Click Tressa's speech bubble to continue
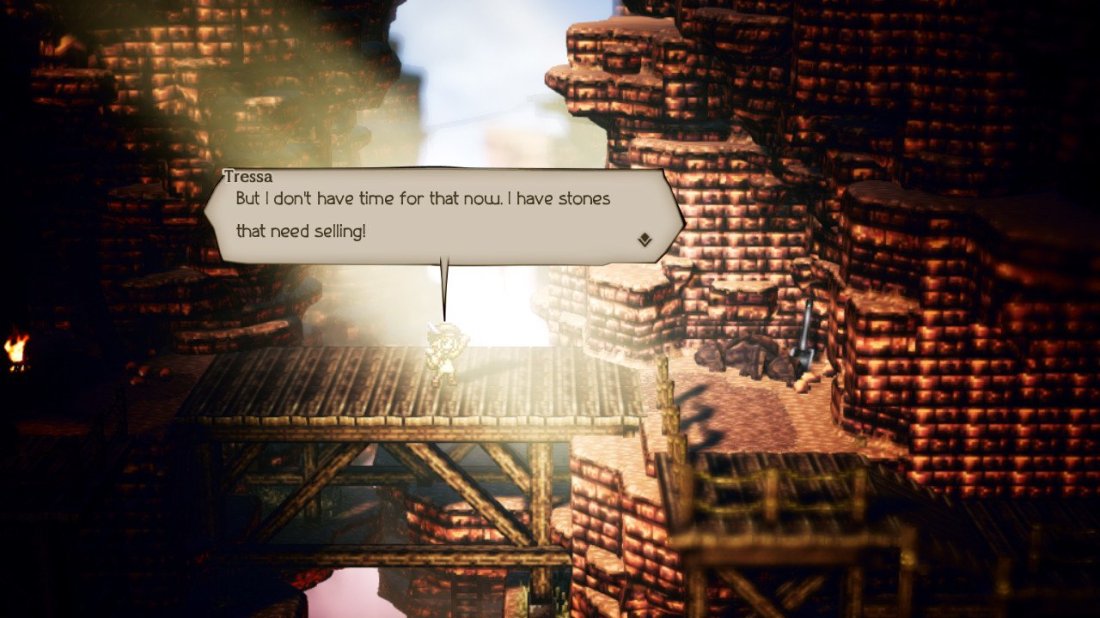Image resolution: width=1100 pixels, height=618 pixels. click(x=440, y=216)
